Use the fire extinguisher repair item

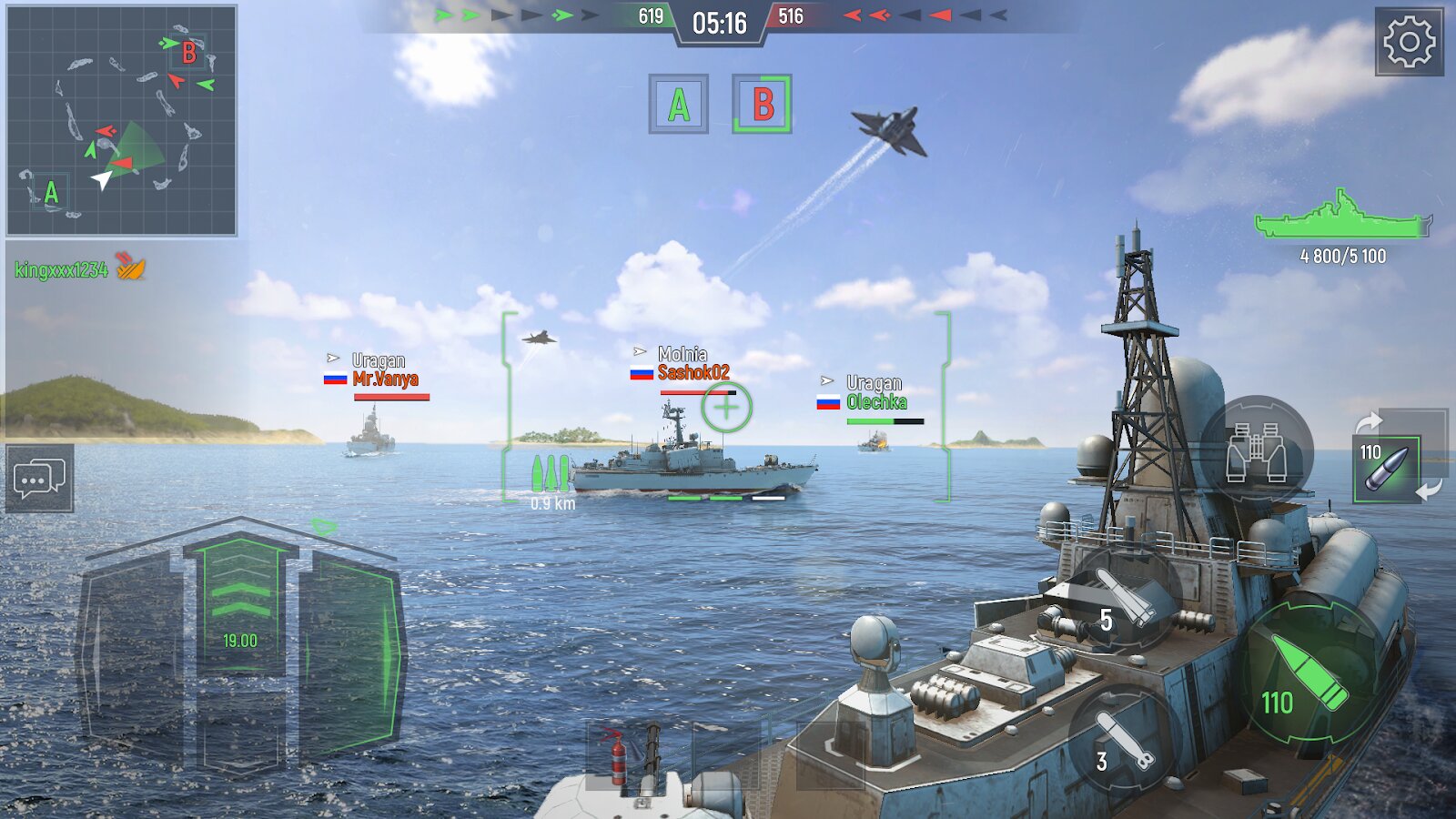click(618, 755)
